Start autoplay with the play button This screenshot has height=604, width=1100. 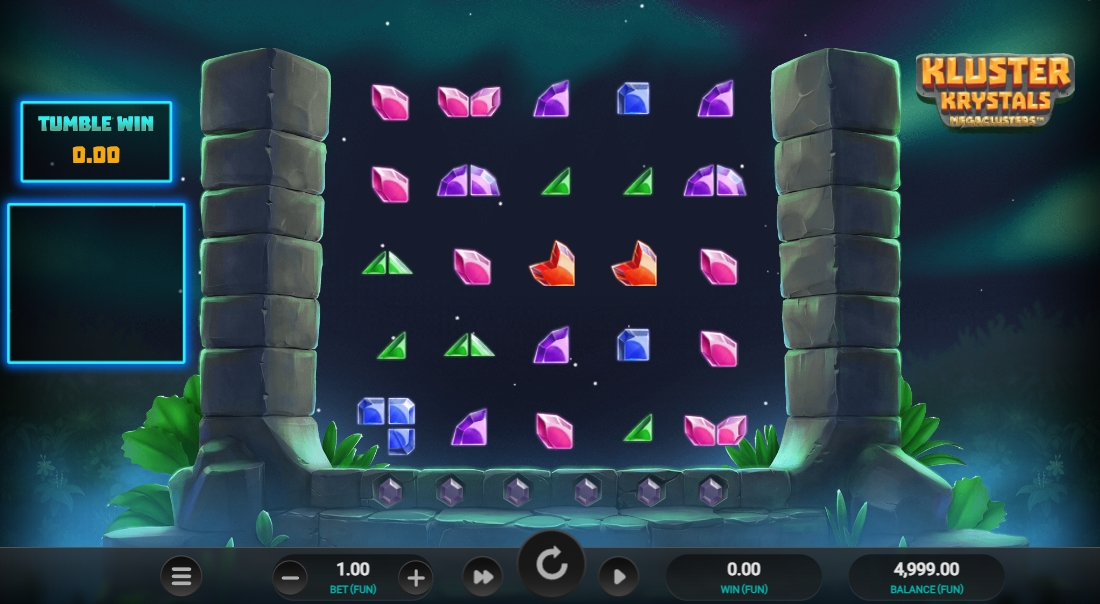618,577
